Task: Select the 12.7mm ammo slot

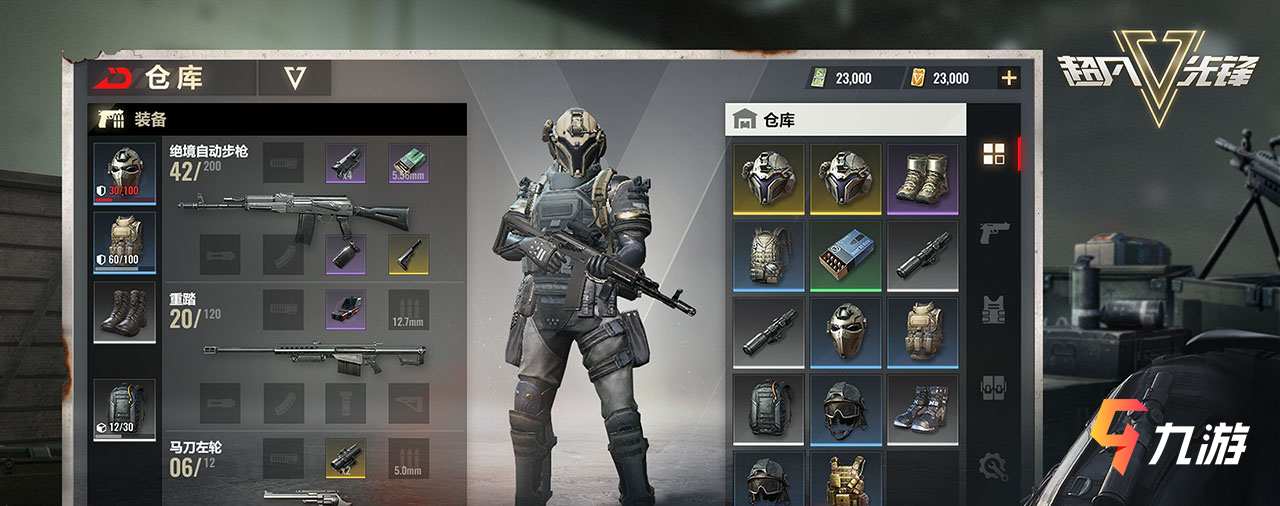Action: coord(408,310)
